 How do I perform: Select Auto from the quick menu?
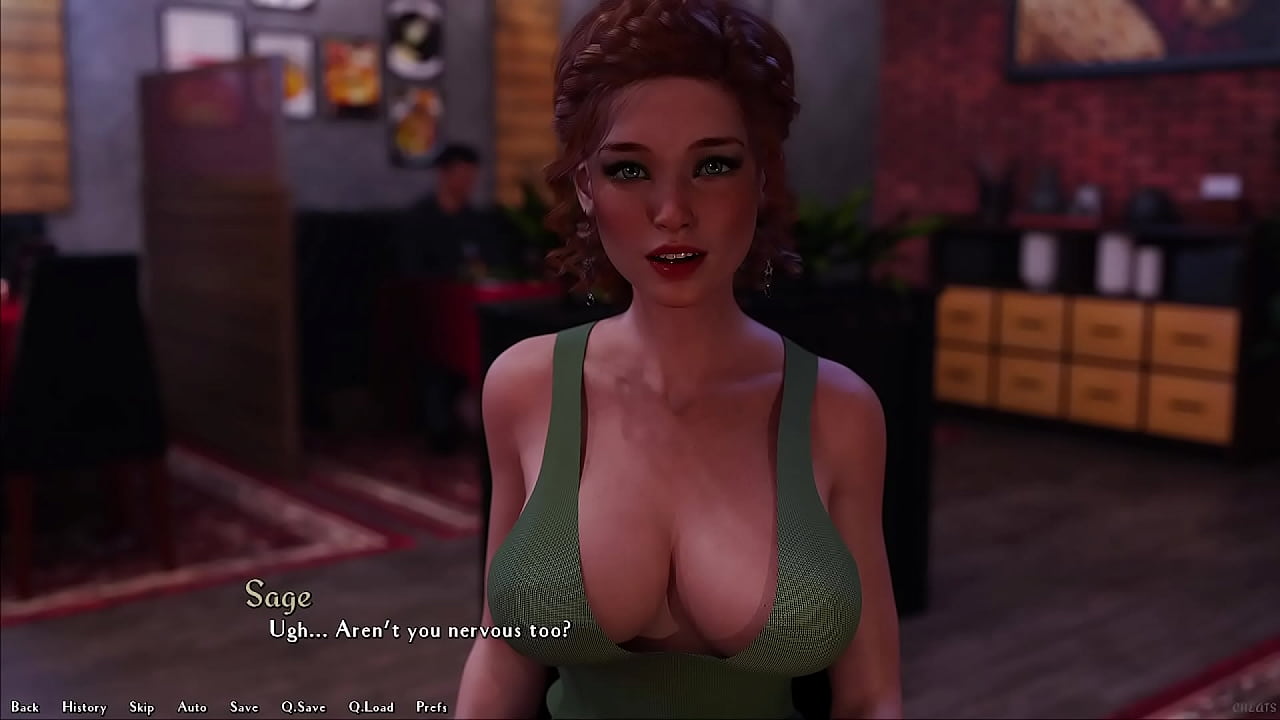click(x=190, y=706)
